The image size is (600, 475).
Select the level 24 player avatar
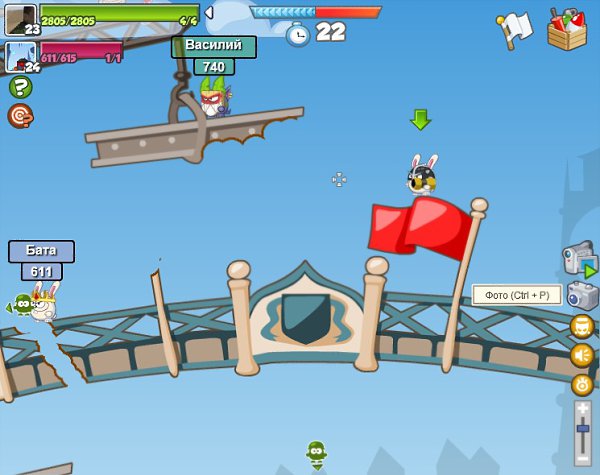click(20, 57)
